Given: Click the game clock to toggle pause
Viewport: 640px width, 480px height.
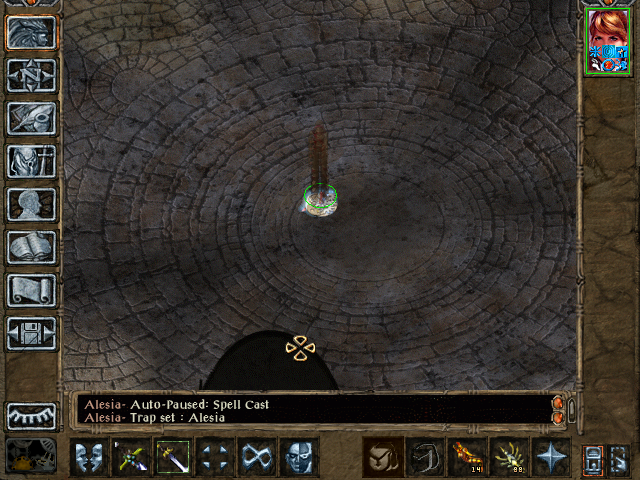Looking at the screenshot, I should tap(31, 456).
